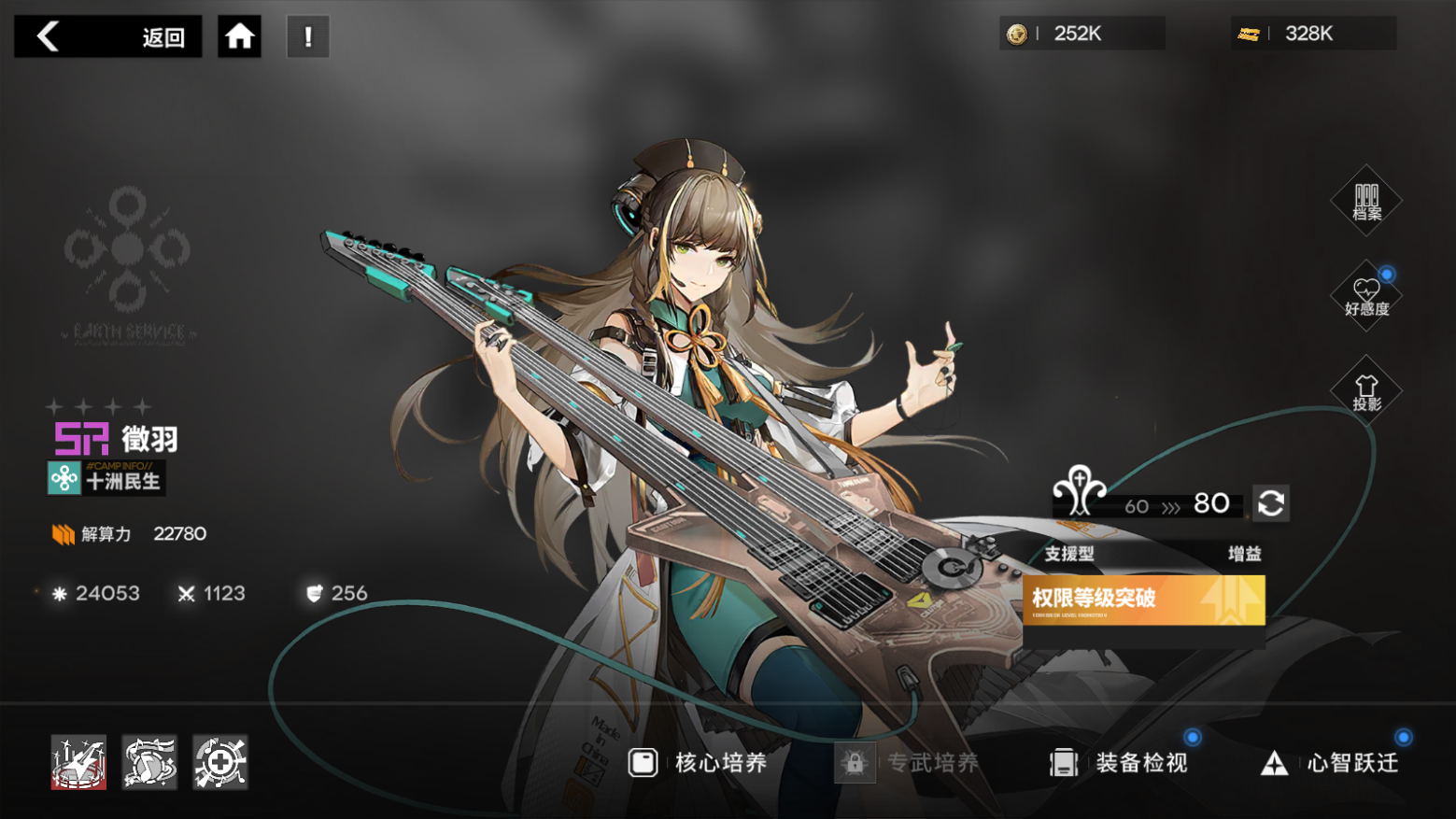Open the 十洲民生 camp info badge
The image size is (1456, 819).
point(106,478)
